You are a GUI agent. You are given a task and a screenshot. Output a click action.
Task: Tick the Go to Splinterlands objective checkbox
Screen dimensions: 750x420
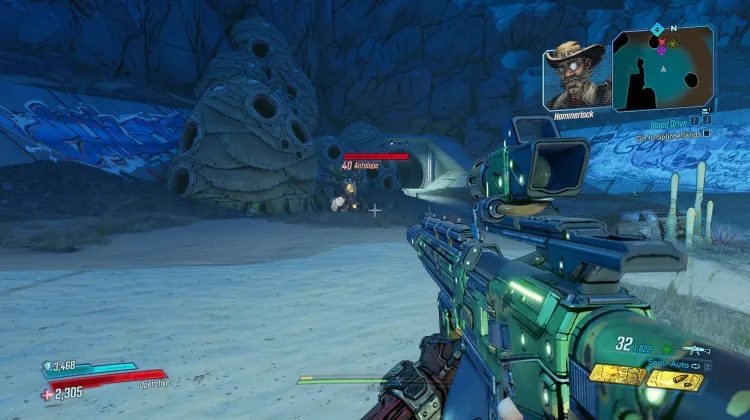point(706,132)
